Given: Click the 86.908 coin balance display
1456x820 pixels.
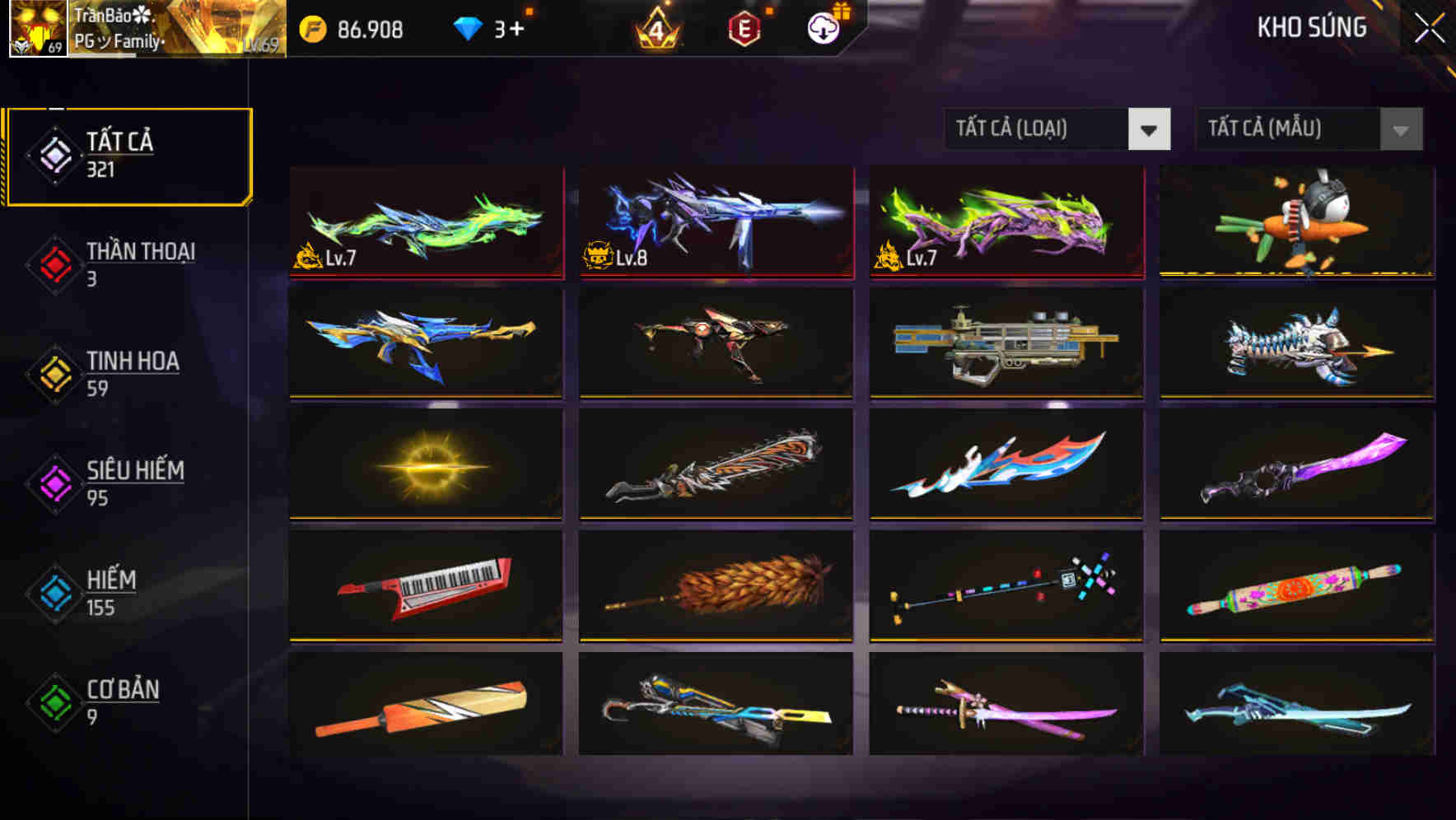Looking at the screenshot, I should tap(368, 30).
